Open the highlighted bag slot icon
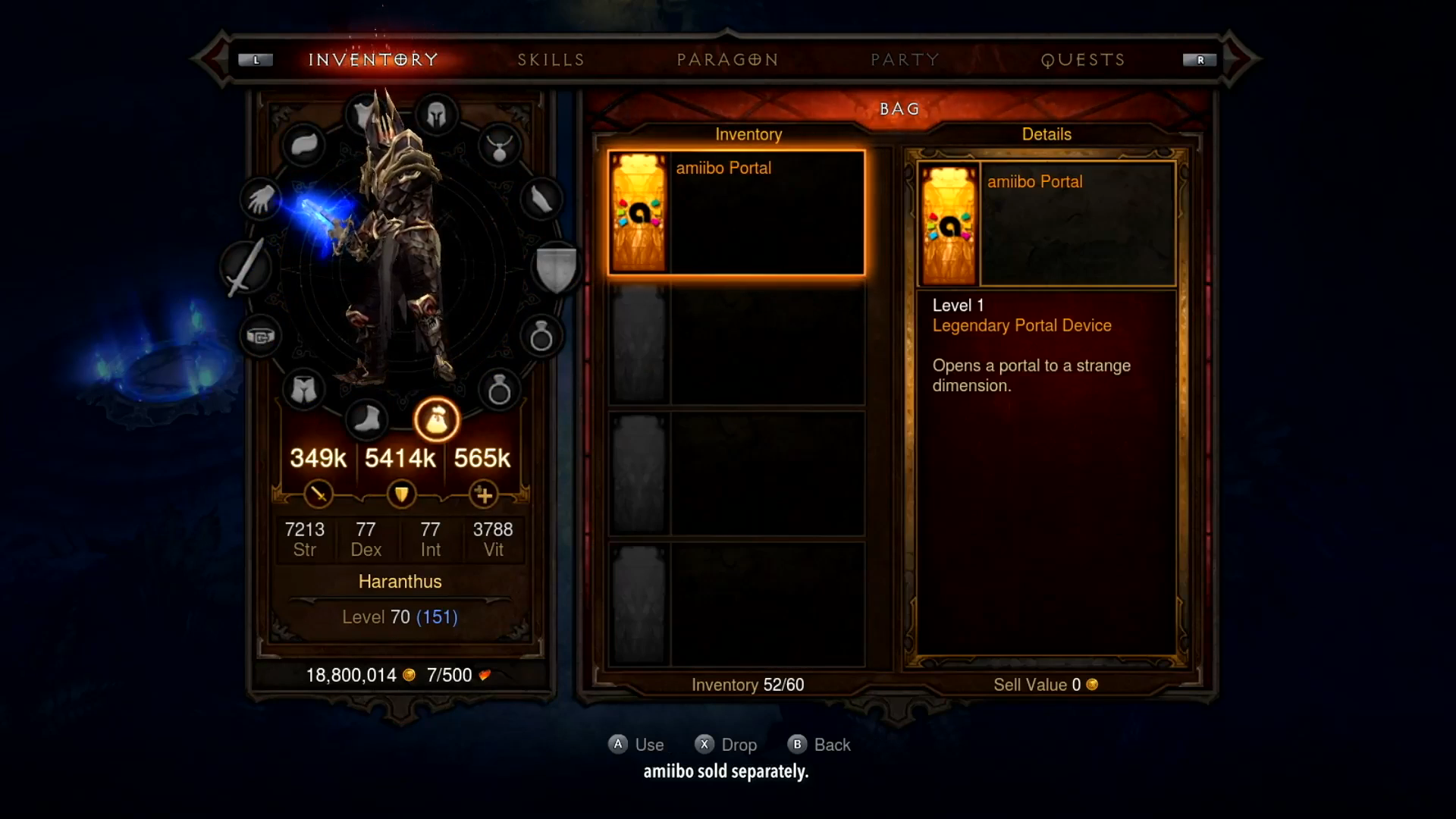 point(437,419)
